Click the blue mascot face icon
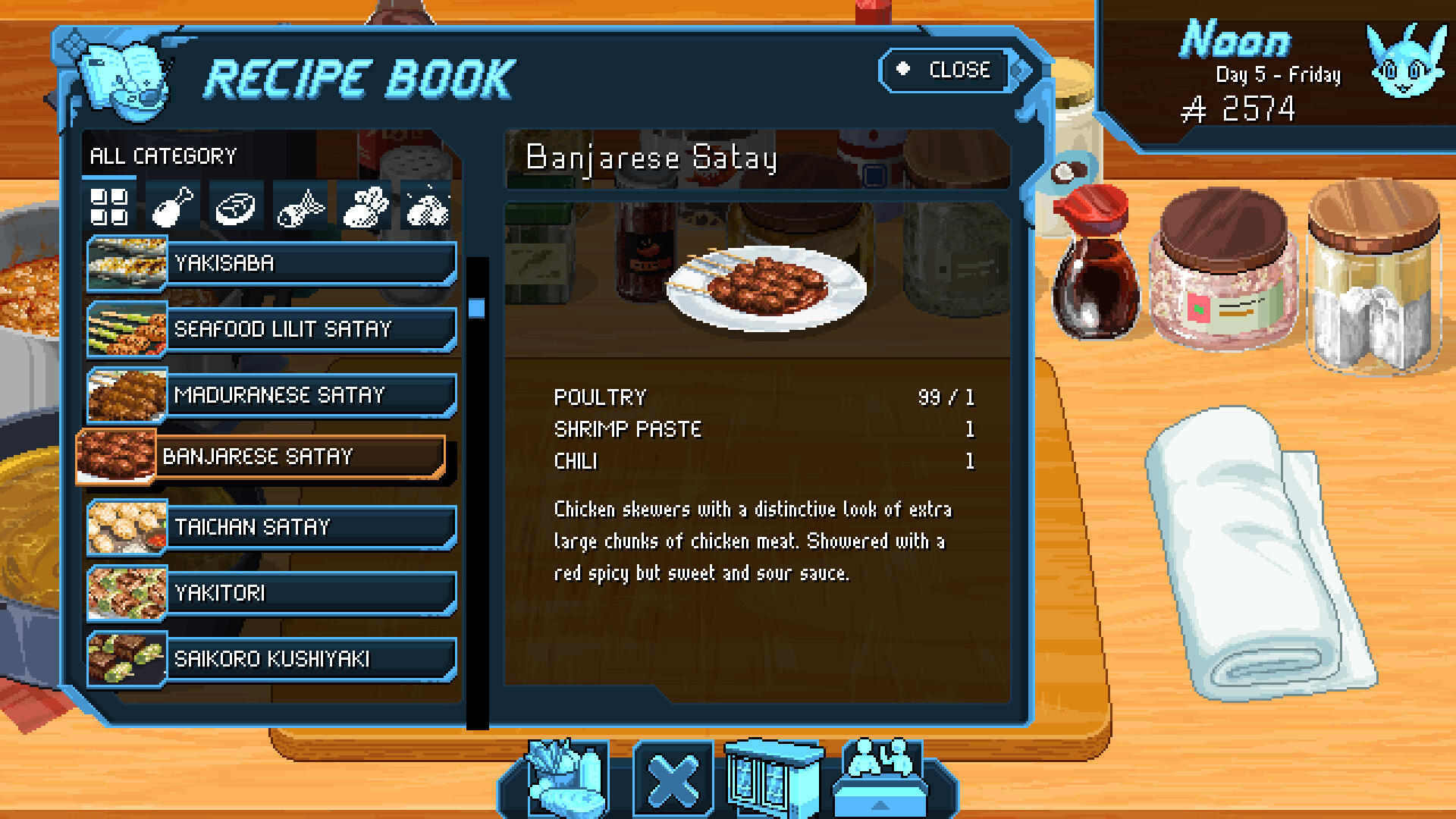Screen dimensions: 1456x819 1404,62
